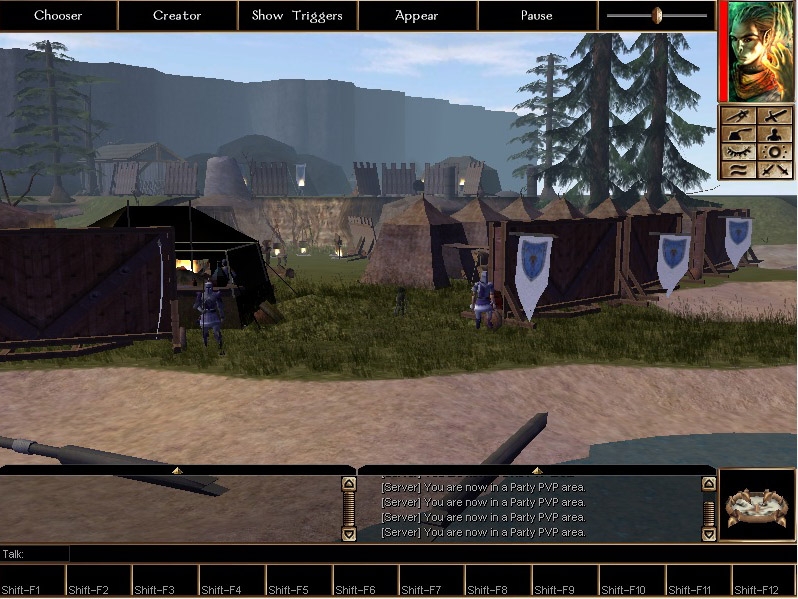Open the Chooser menu
The height and width of the screenshot is (599, 798).
pos(58,15)
